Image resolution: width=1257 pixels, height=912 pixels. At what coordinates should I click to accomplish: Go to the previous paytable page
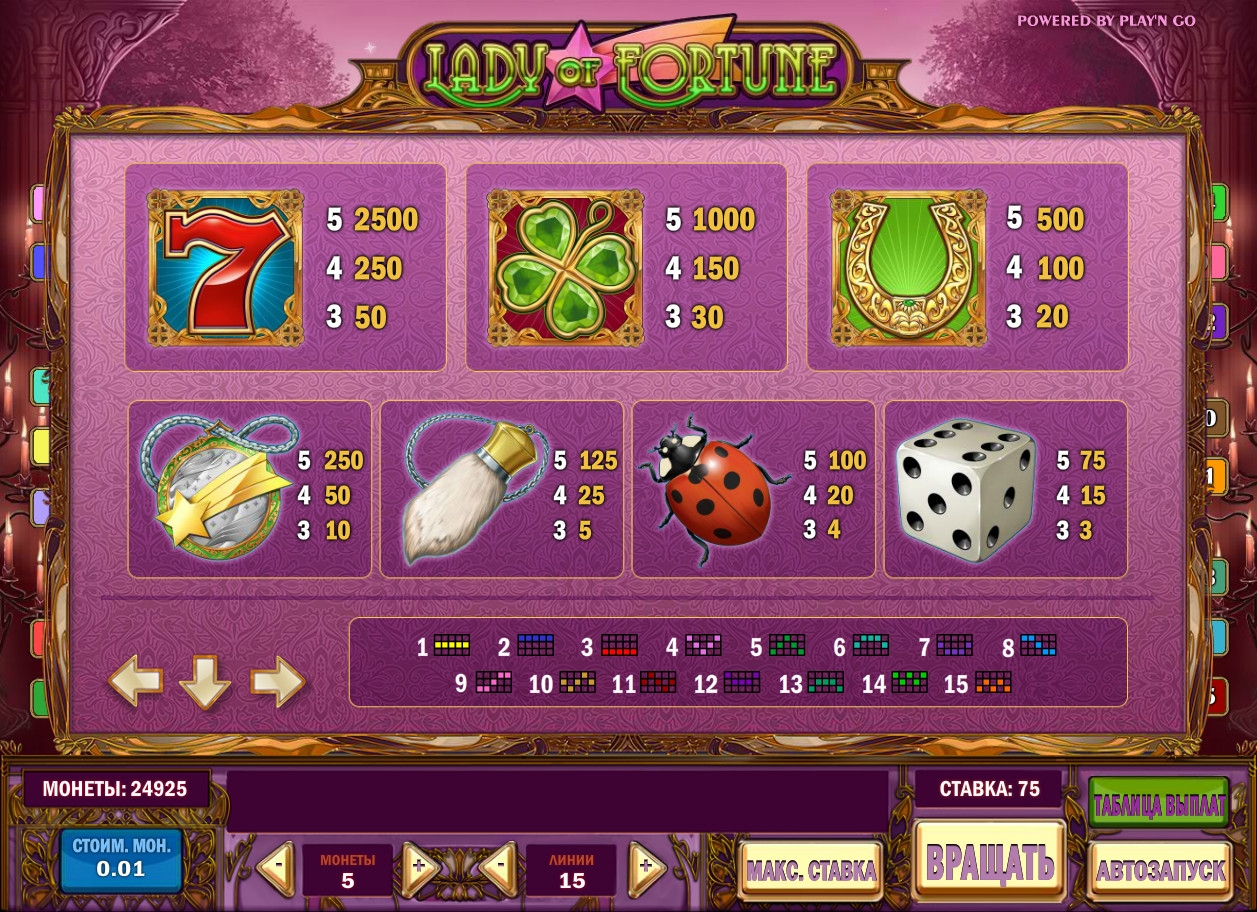(x=135, y=682)
